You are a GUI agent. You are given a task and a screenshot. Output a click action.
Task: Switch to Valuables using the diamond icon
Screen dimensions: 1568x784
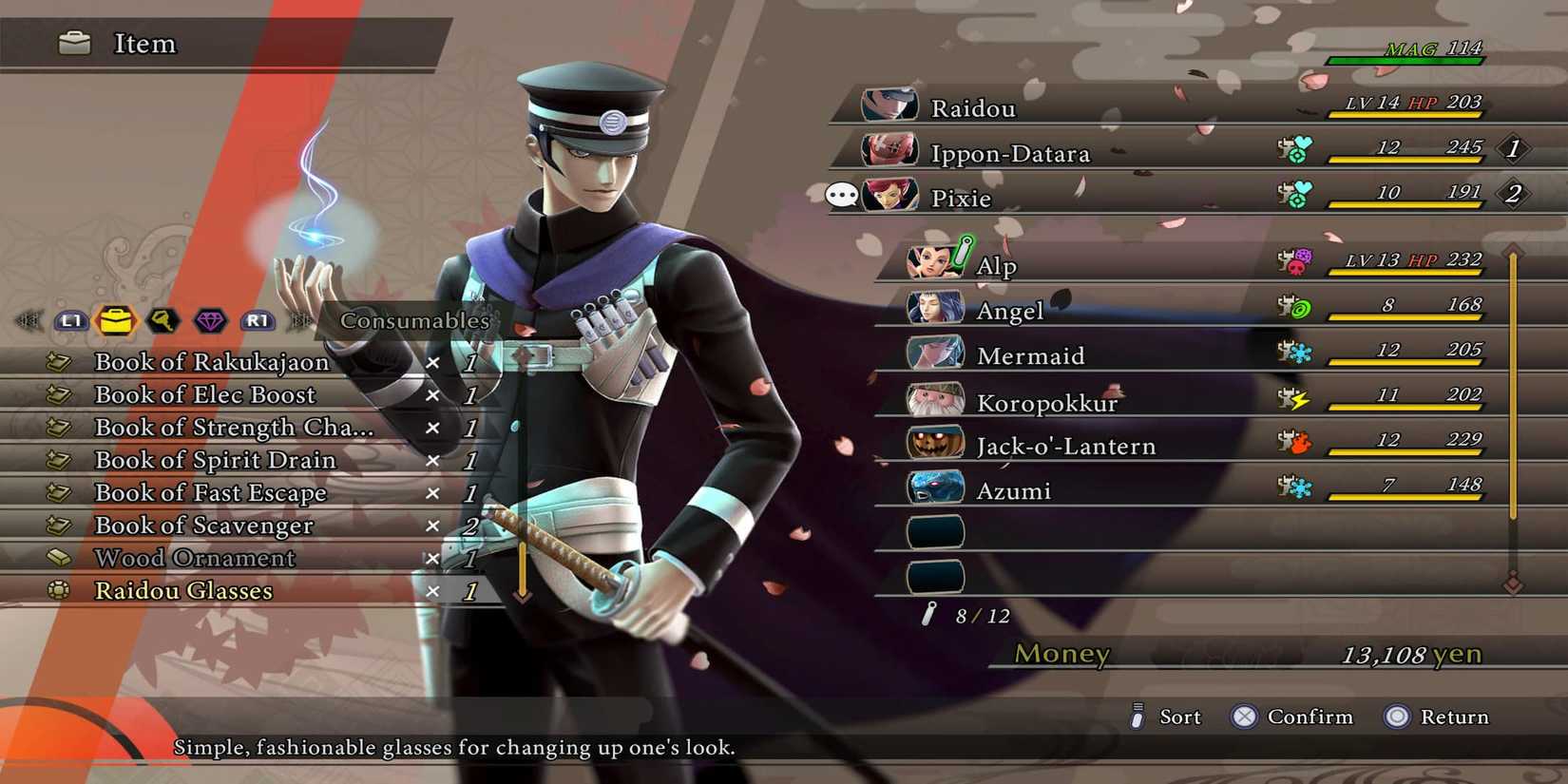(x=211, y=321)
